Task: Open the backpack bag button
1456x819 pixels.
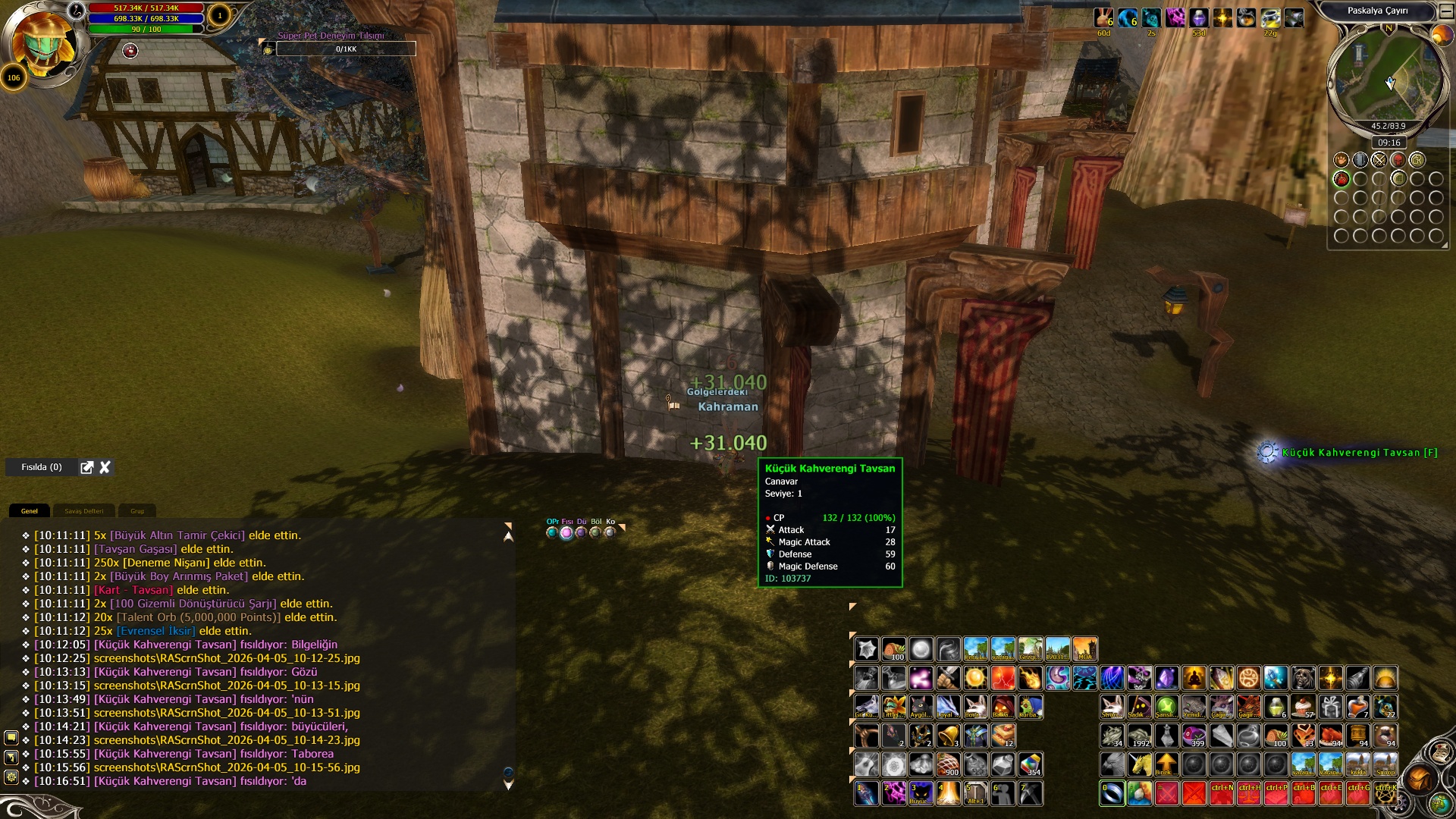Action: click(x=1419, y=779)
